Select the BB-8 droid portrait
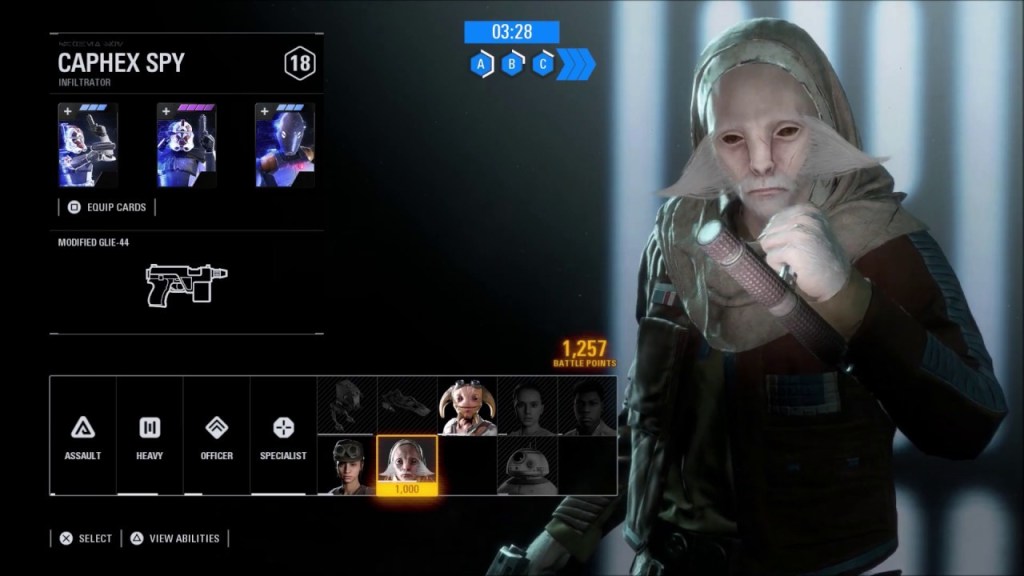1024x576 pixels. pos(527,465)
